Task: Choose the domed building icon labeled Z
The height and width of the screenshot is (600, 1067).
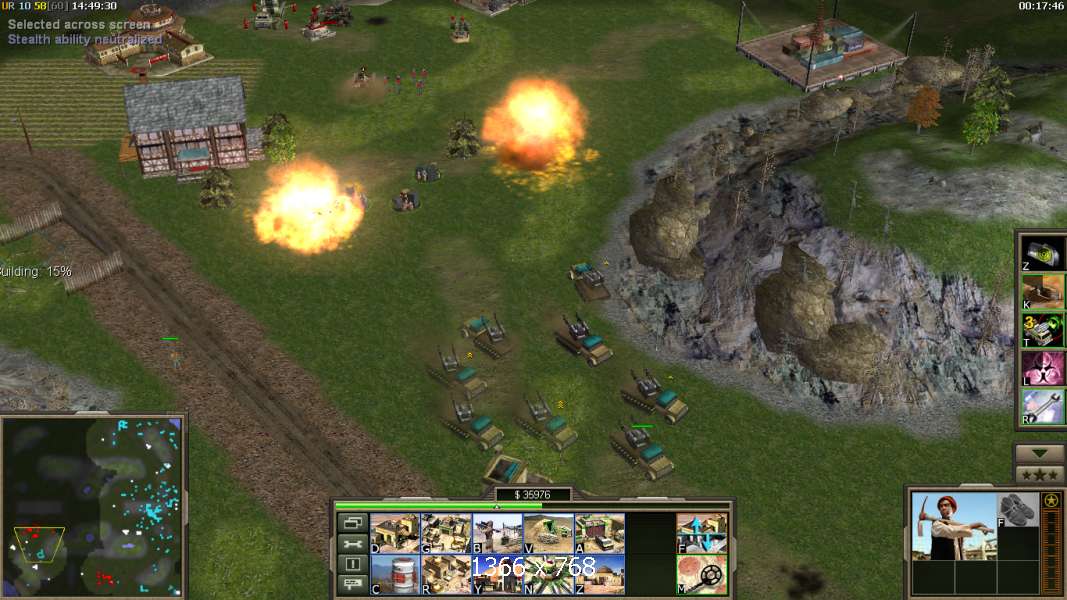Action: click(599, 574)
